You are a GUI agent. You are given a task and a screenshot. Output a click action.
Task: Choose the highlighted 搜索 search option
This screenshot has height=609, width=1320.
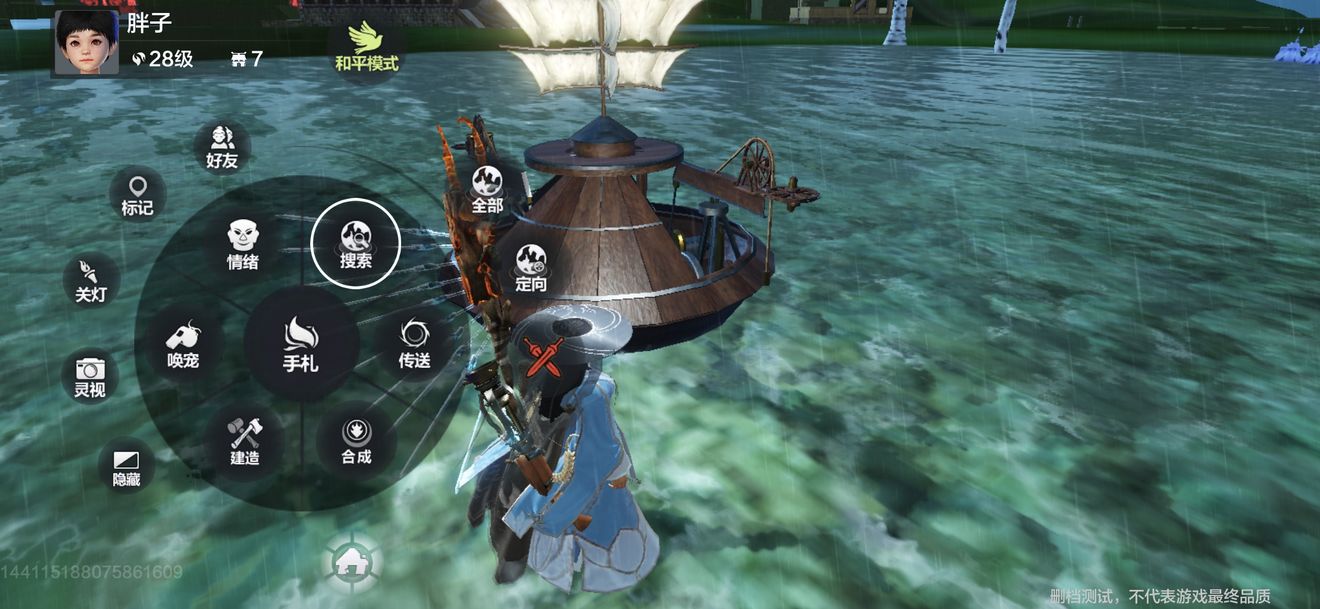coord(356,243)
